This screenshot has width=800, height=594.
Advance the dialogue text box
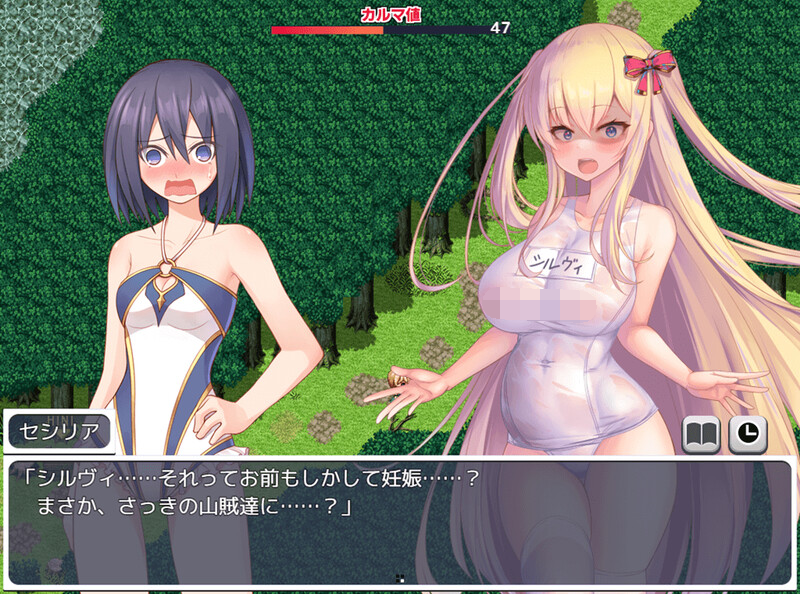pyautogui.click(x=400, y=520)
